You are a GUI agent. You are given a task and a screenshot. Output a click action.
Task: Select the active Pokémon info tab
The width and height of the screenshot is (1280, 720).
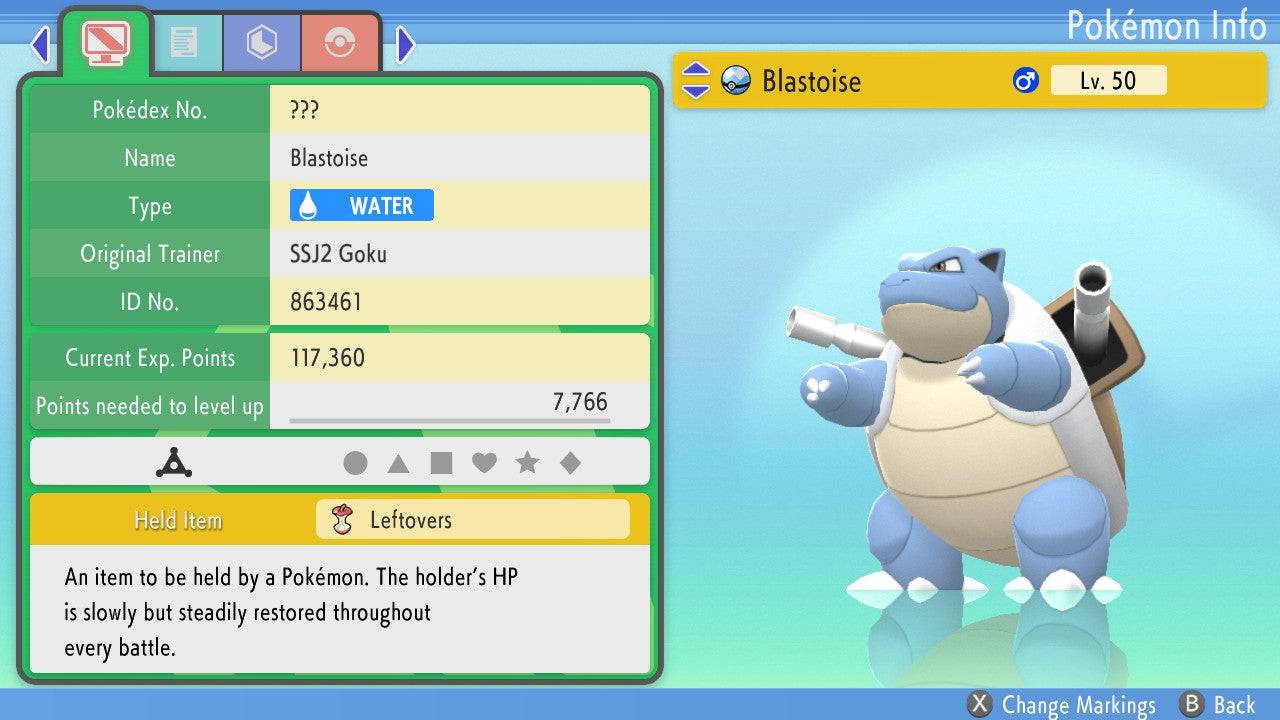(106, 42)
